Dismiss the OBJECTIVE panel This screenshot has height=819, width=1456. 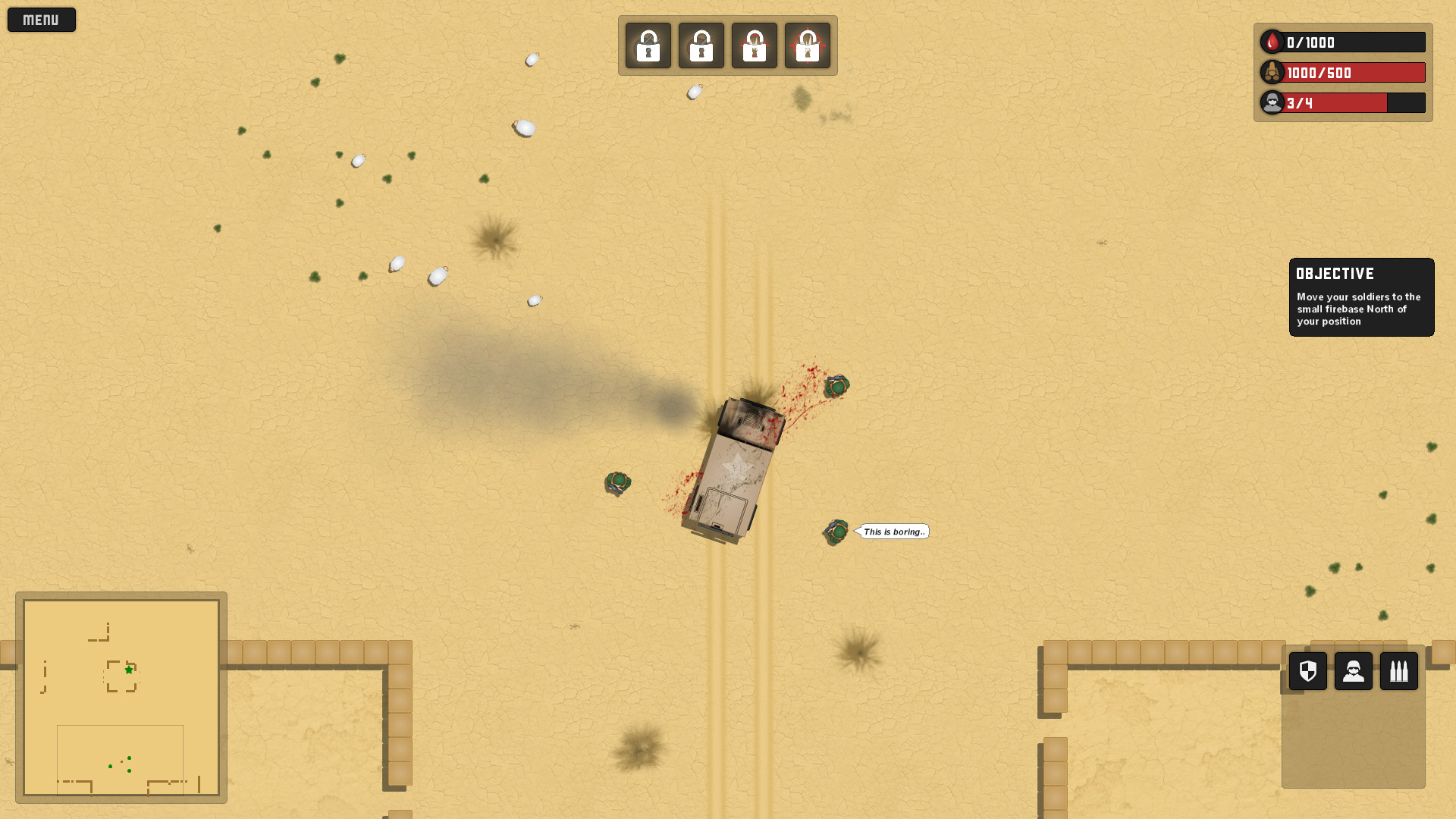1361,297
